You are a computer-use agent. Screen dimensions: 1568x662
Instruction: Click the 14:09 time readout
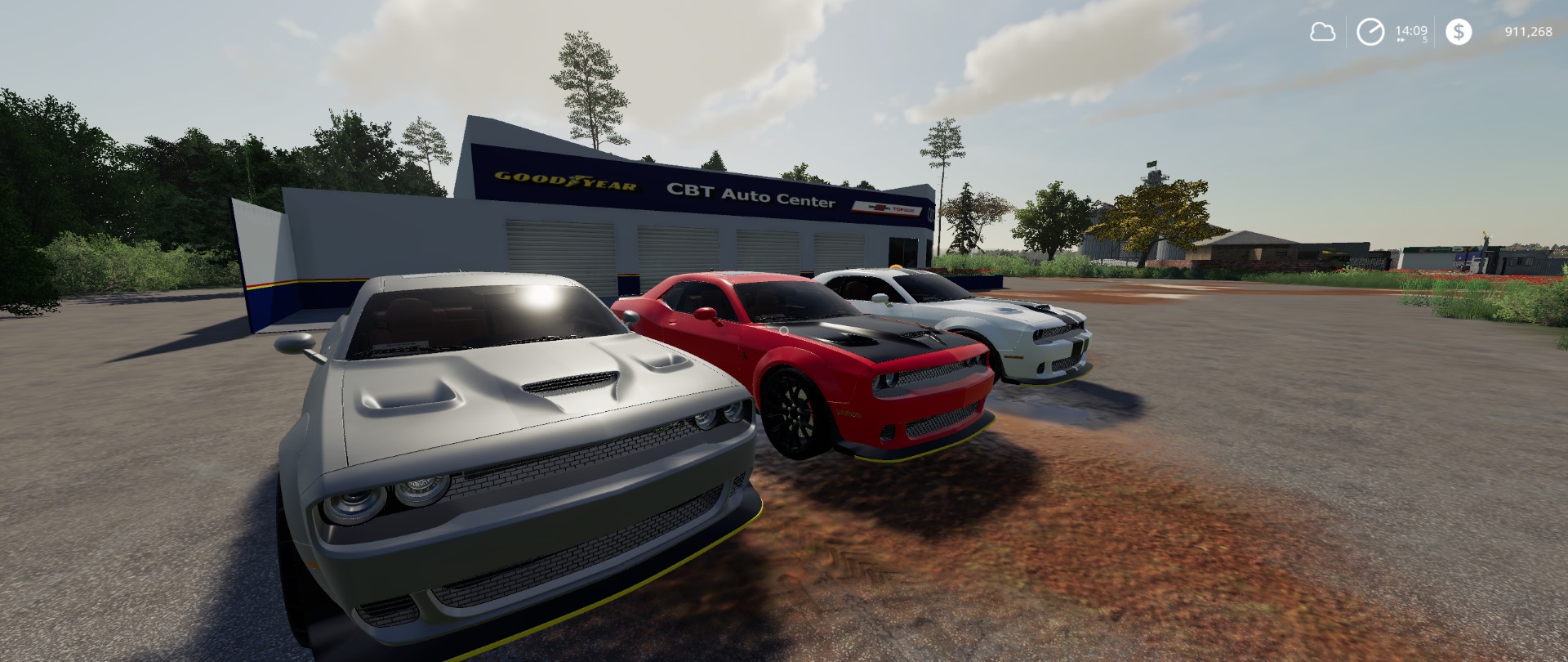click(x=1411, y=29)
